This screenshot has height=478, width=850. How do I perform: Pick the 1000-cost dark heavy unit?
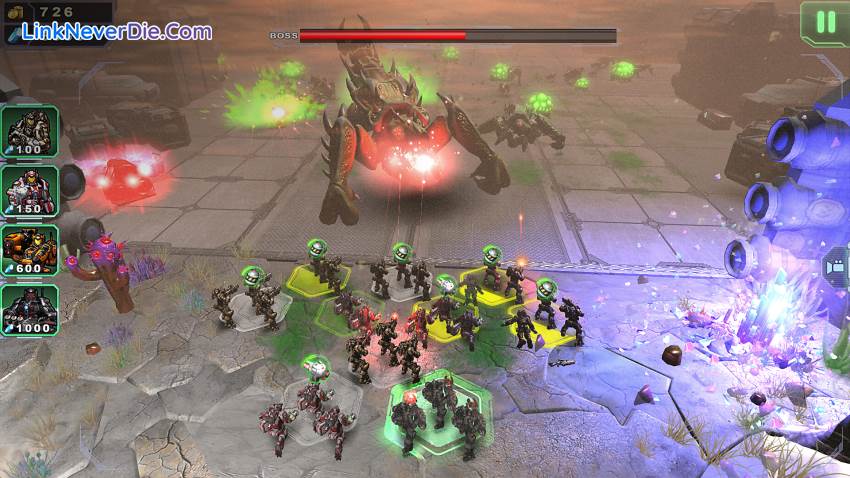[31, 310]
